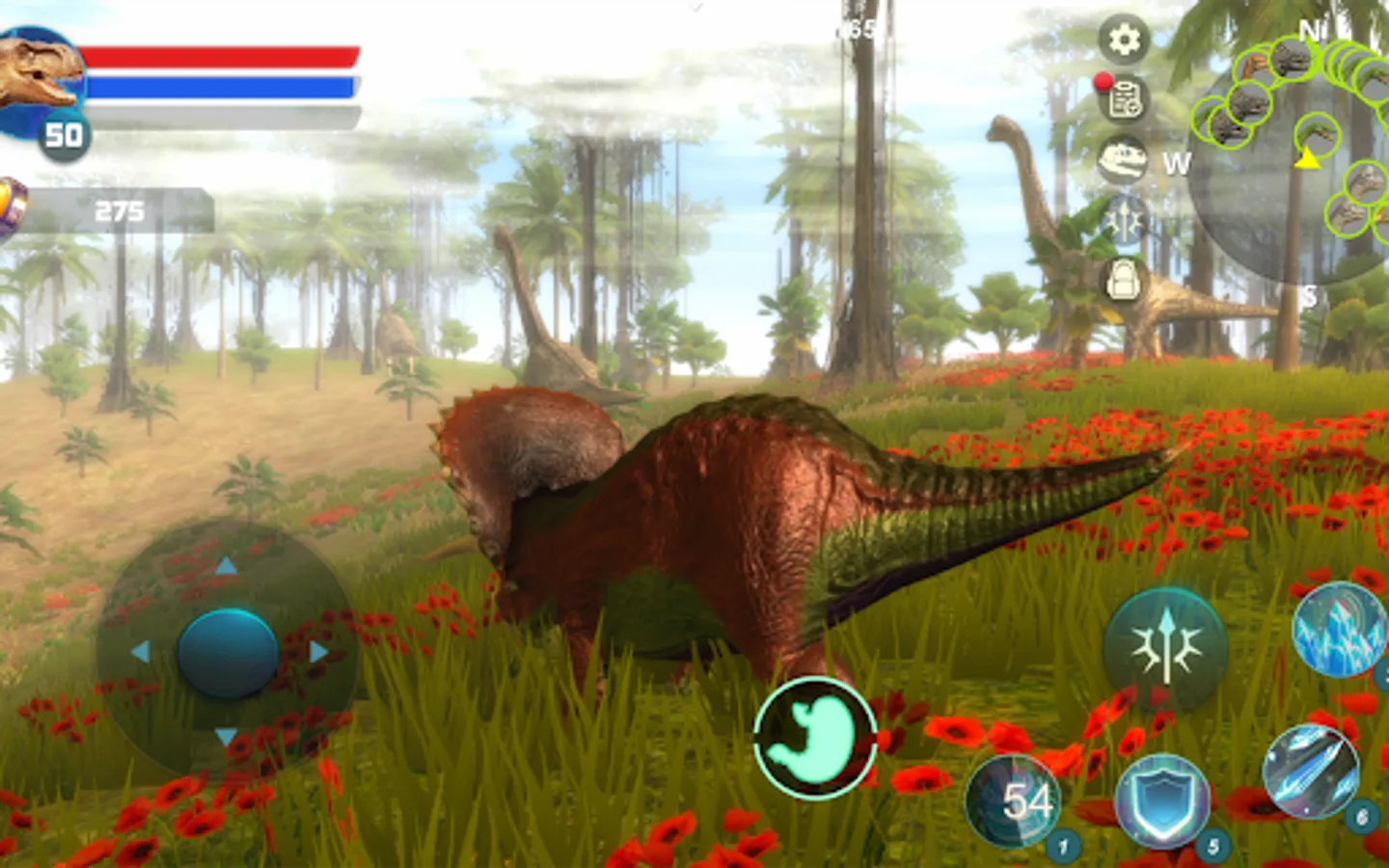Open the gear settings menu
Viewport: 1389px width, 868px height.
point(1123,40)
